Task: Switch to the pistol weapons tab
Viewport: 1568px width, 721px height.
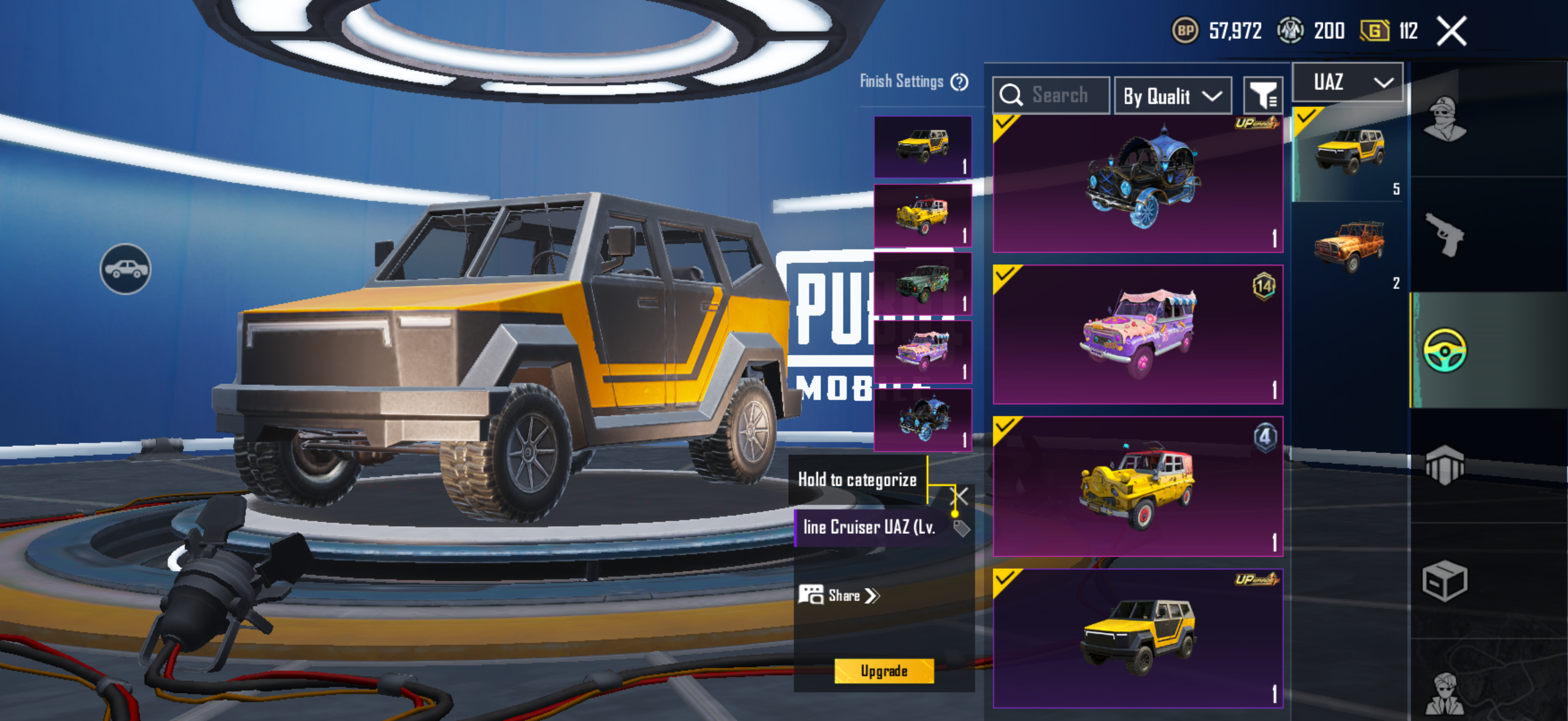Action: point(1445,234)
